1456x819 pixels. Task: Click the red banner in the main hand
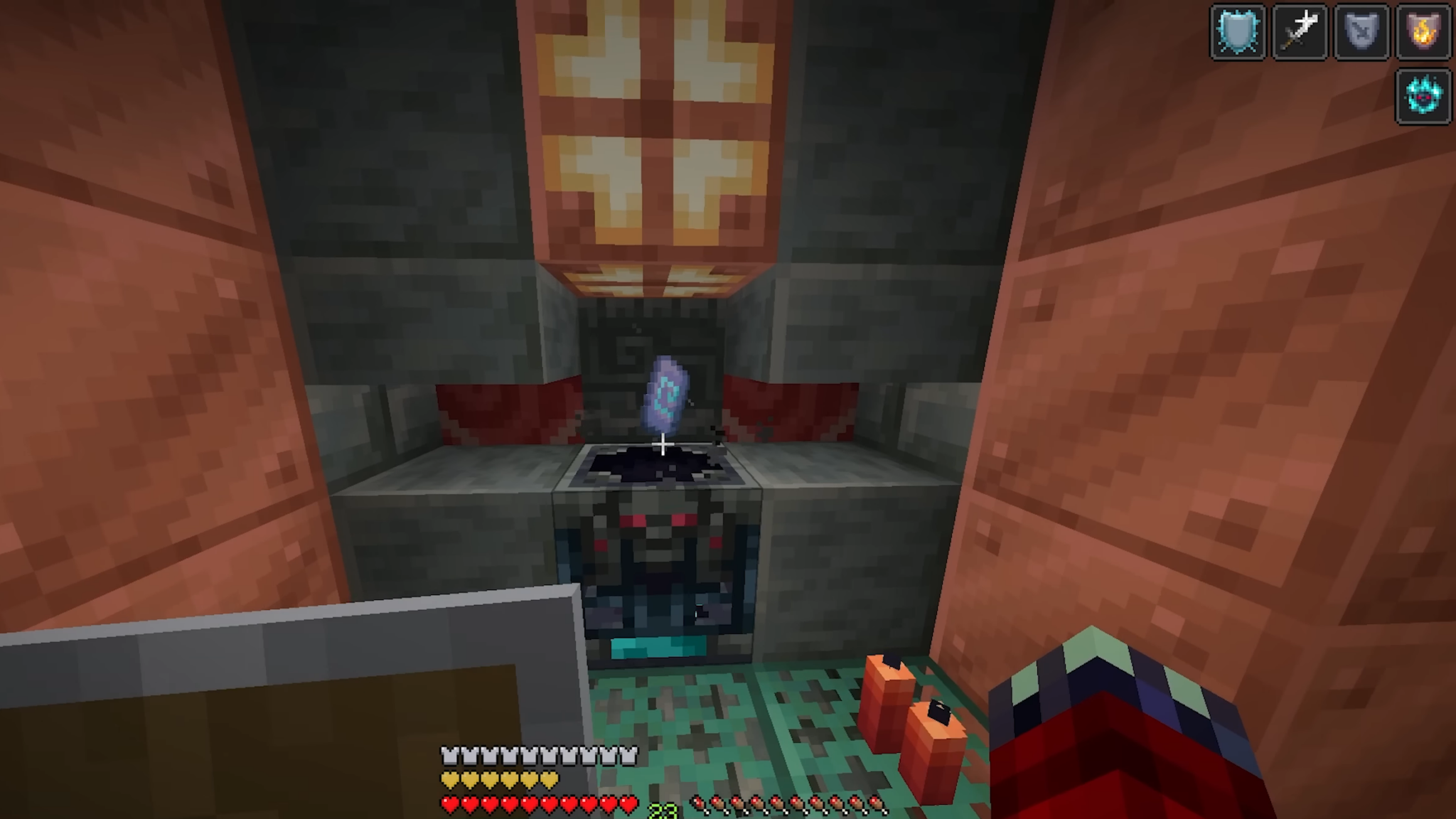point(1109,746)
